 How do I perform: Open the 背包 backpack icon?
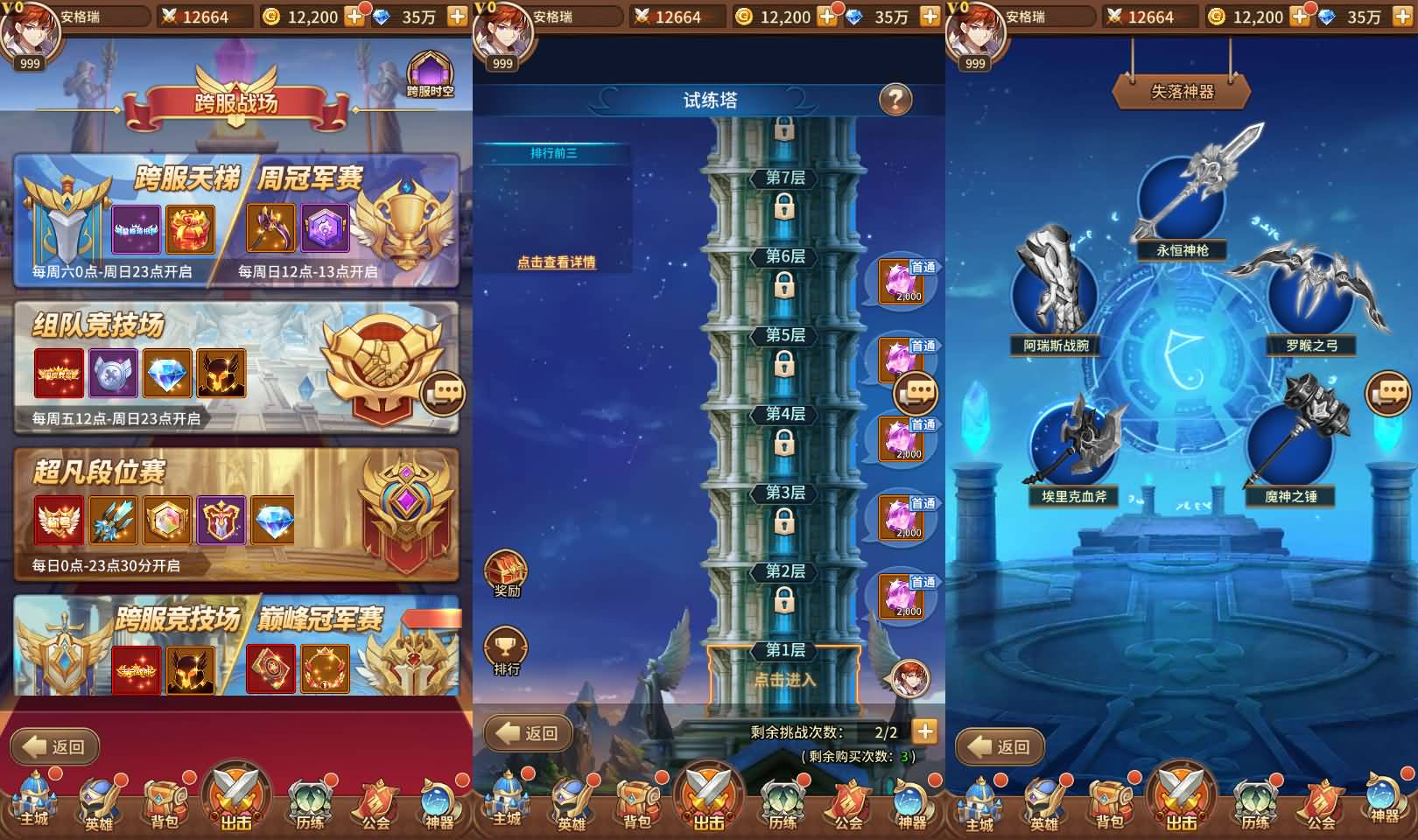[x=165, y=801]
